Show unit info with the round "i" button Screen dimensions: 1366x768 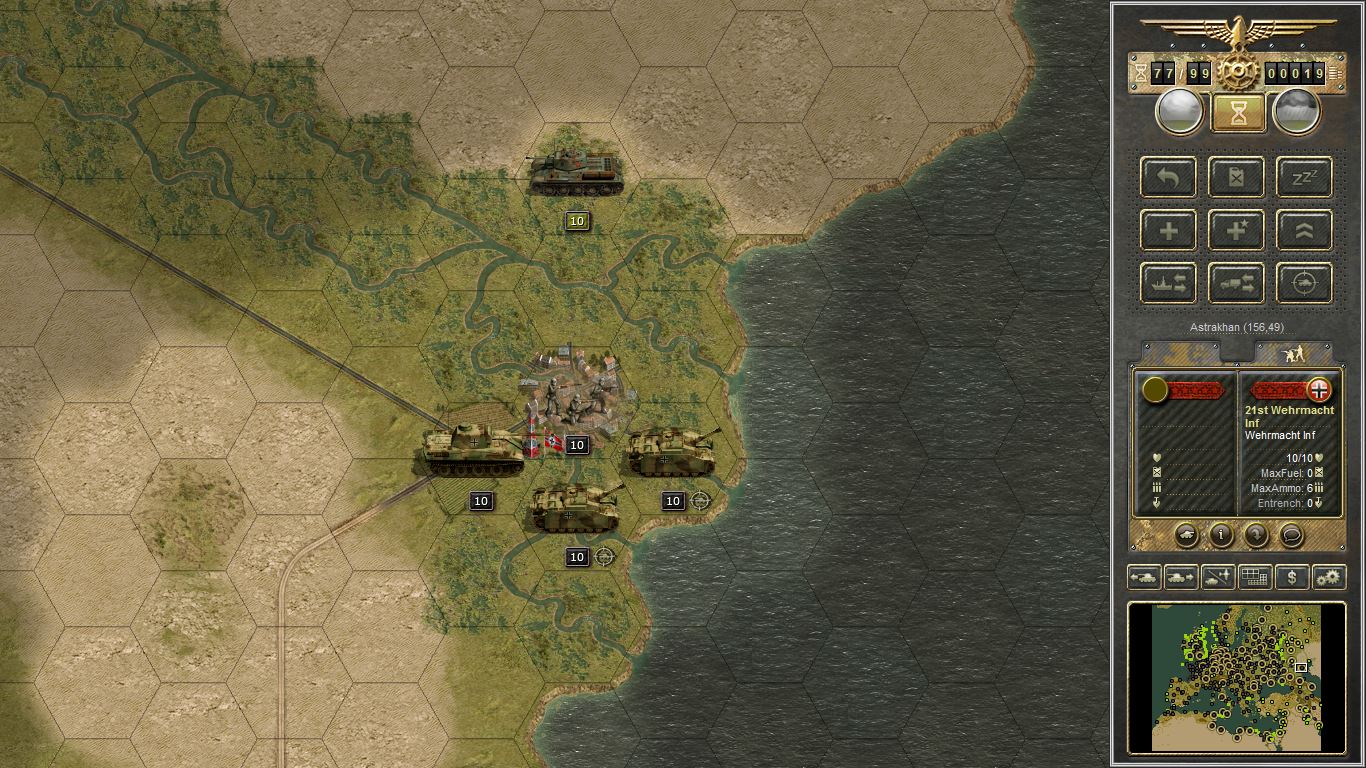[x=1221, y=535]
